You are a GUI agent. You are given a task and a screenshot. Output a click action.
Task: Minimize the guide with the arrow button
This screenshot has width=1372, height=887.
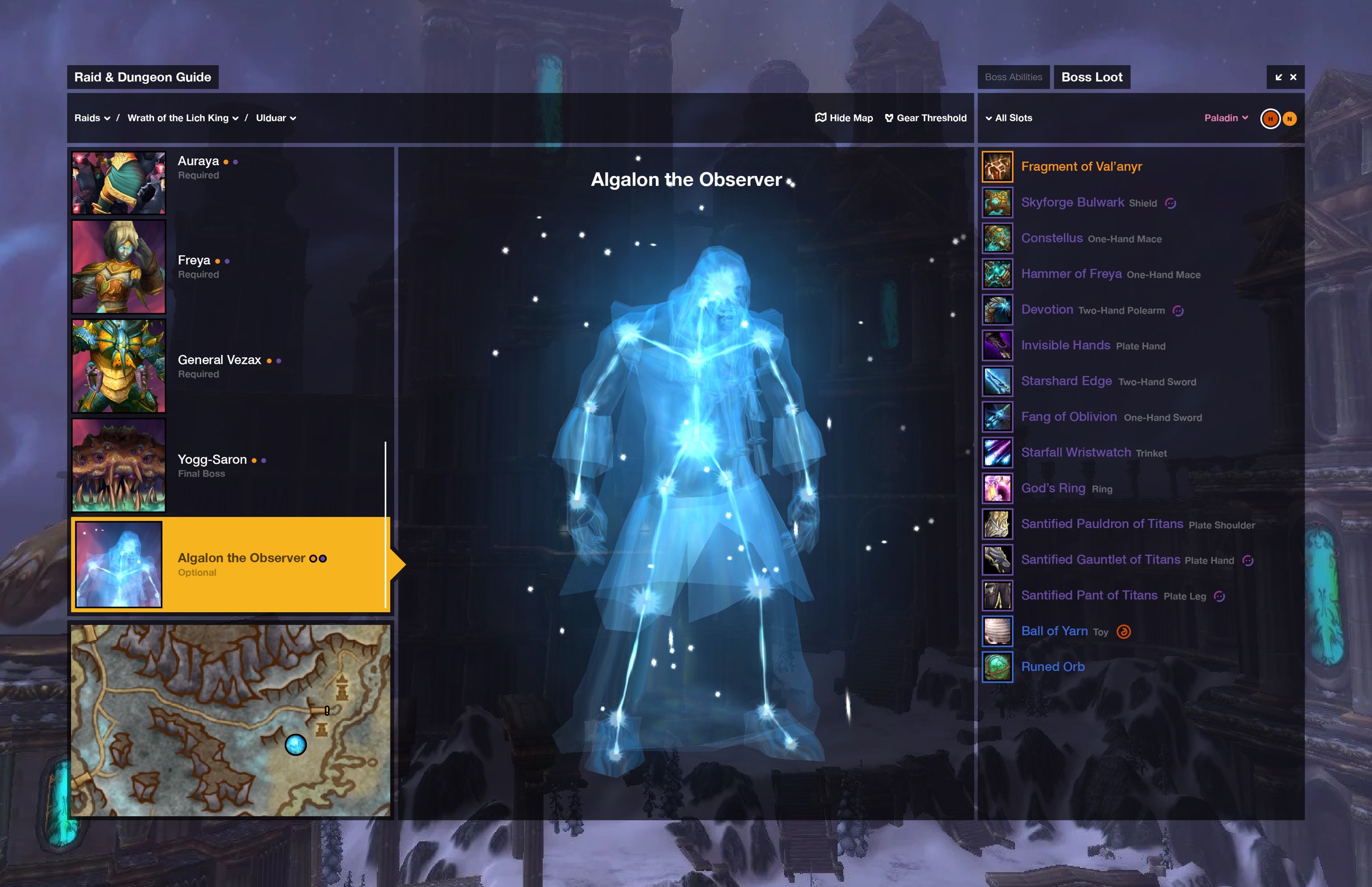[1278, 77]
